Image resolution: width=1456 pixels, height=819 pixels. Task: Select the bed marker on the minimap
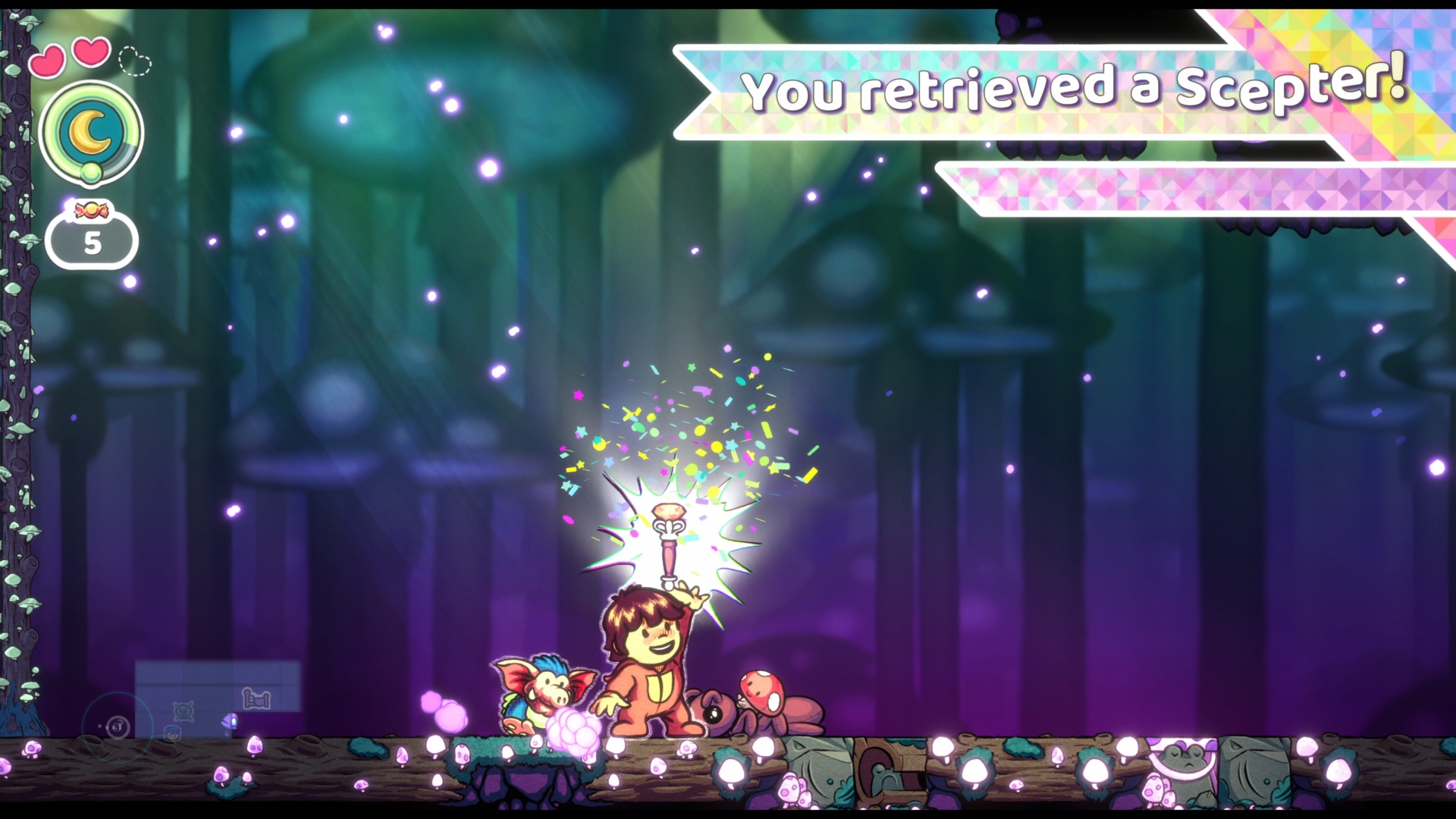click(x=256, y=698)
